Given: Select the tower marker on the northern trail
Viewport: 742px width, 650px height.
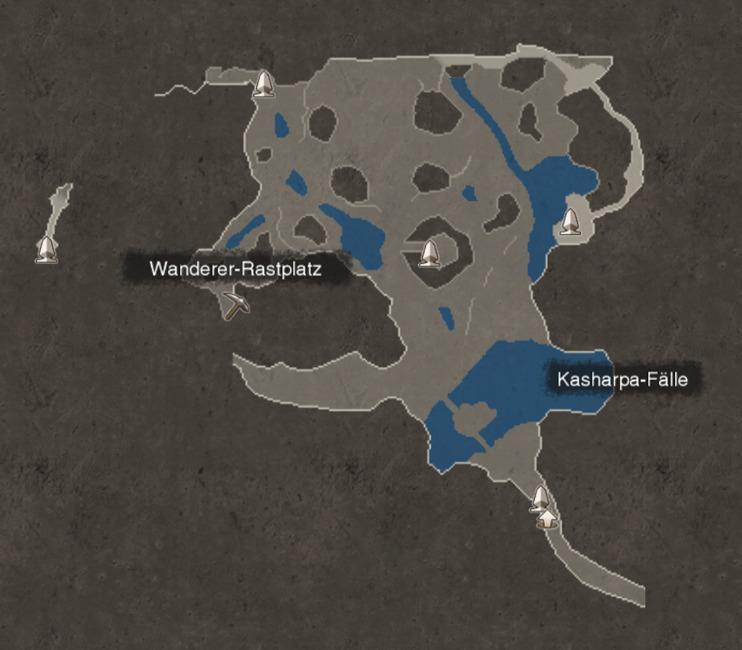Looking at the screenshot, I should point(263,84).
